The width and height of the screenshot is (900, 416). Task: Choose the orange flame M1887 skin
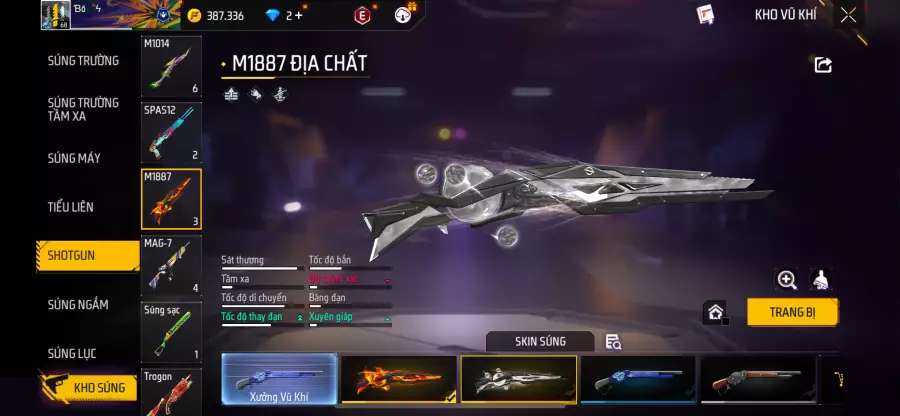[x=399, y=380]
